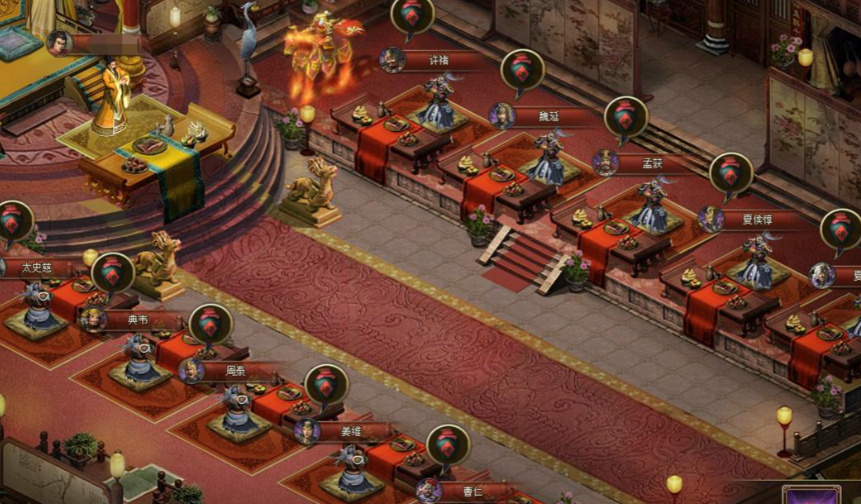Tap the wine jar bubble above 太史慈
This screenshot has height=504, width=861.
coord(14,221)
